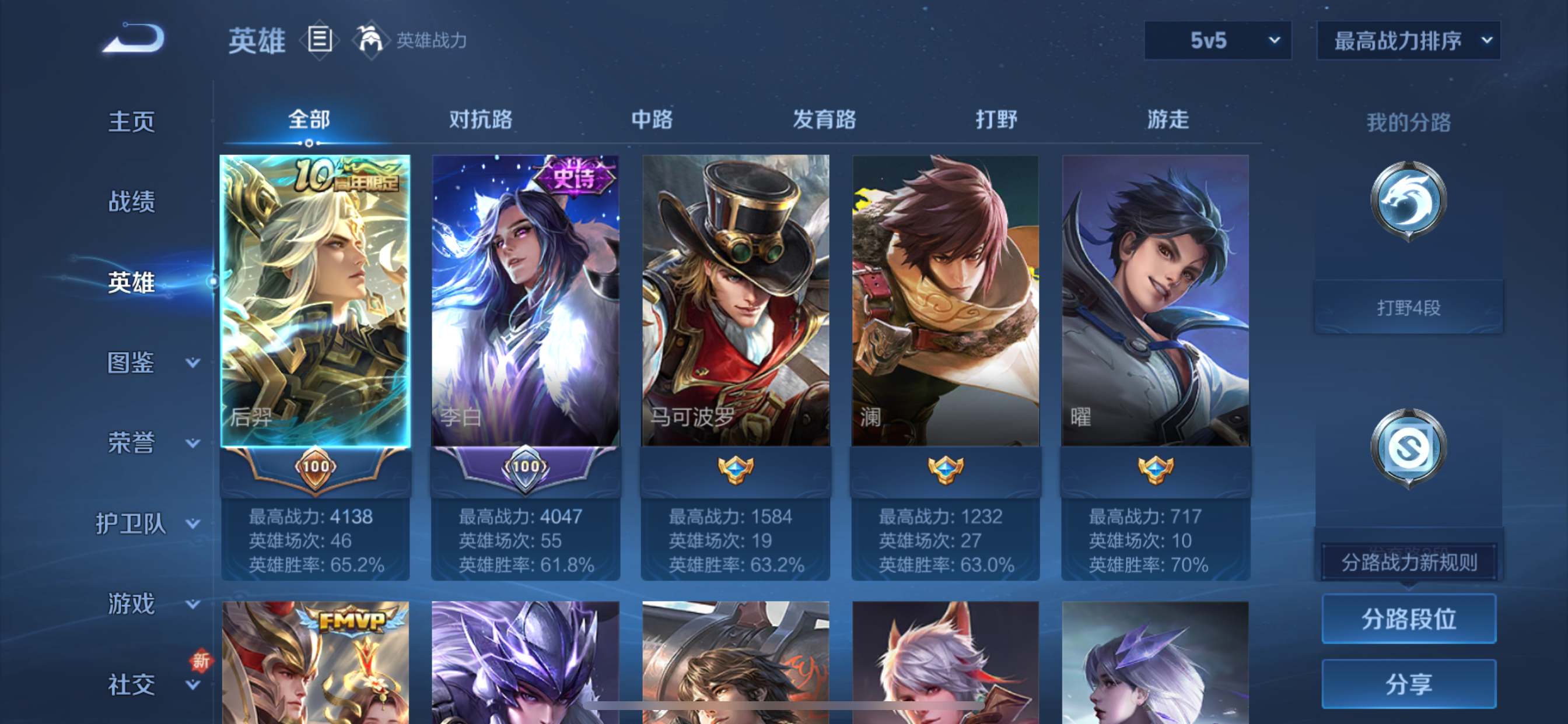This screenshot has width=1568, height=724.
Task: Select 马可波罗's rank star emblem
Action: pyautogui.click(x=736, y=469)
